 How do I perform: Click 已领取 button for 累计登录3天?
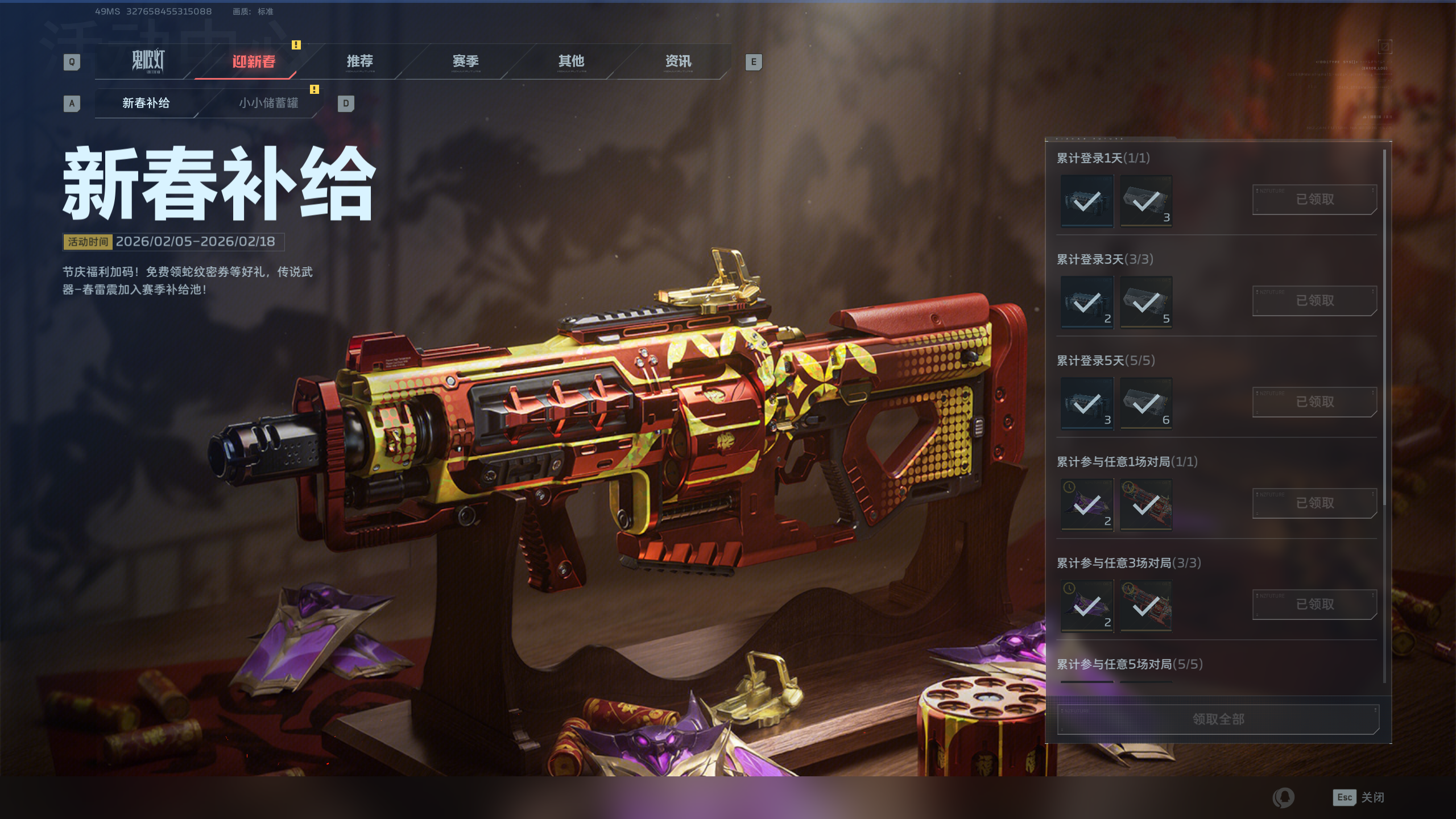click(x=1314, y=301)
